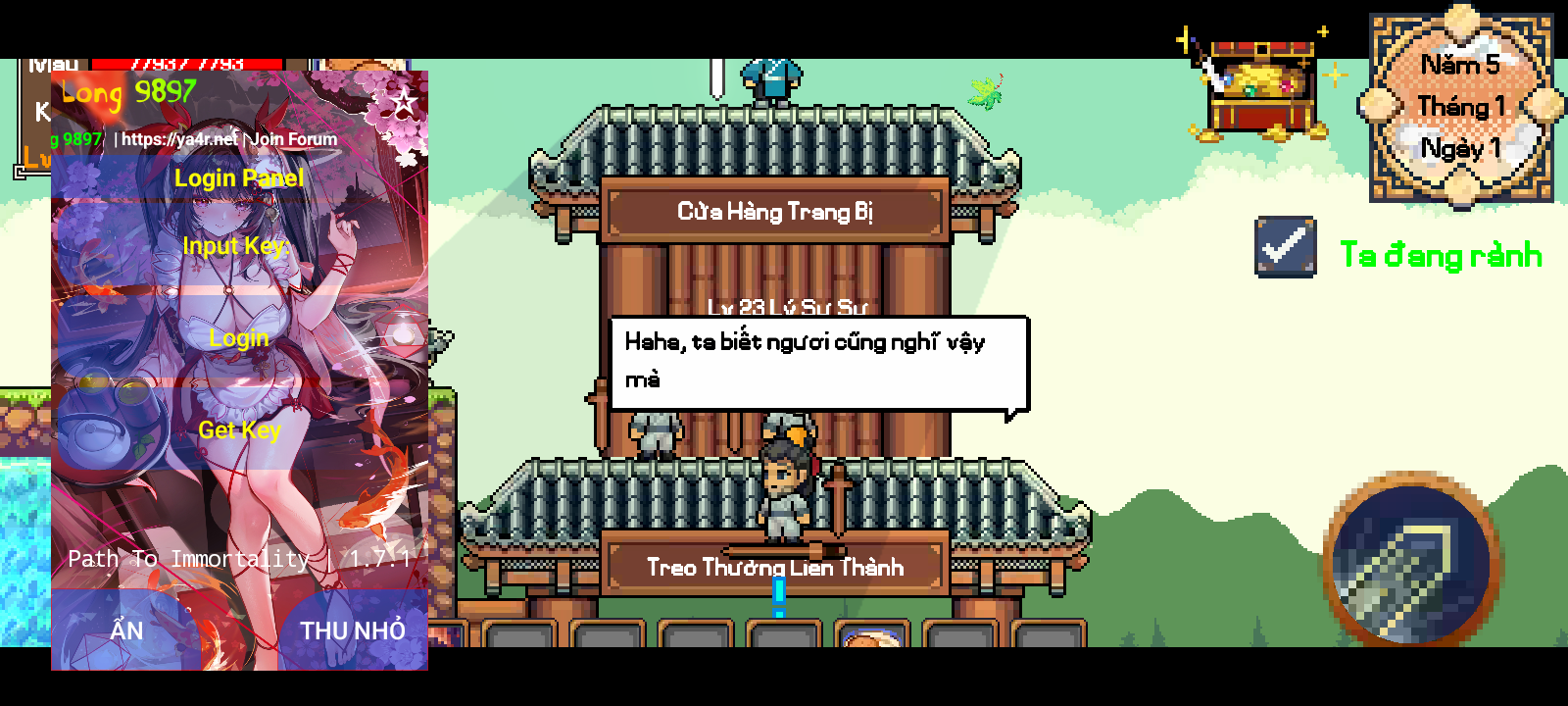This screenshot has height=706, width=1568.
Task: Tap the round sword attack button
Action: [1411, 560]
